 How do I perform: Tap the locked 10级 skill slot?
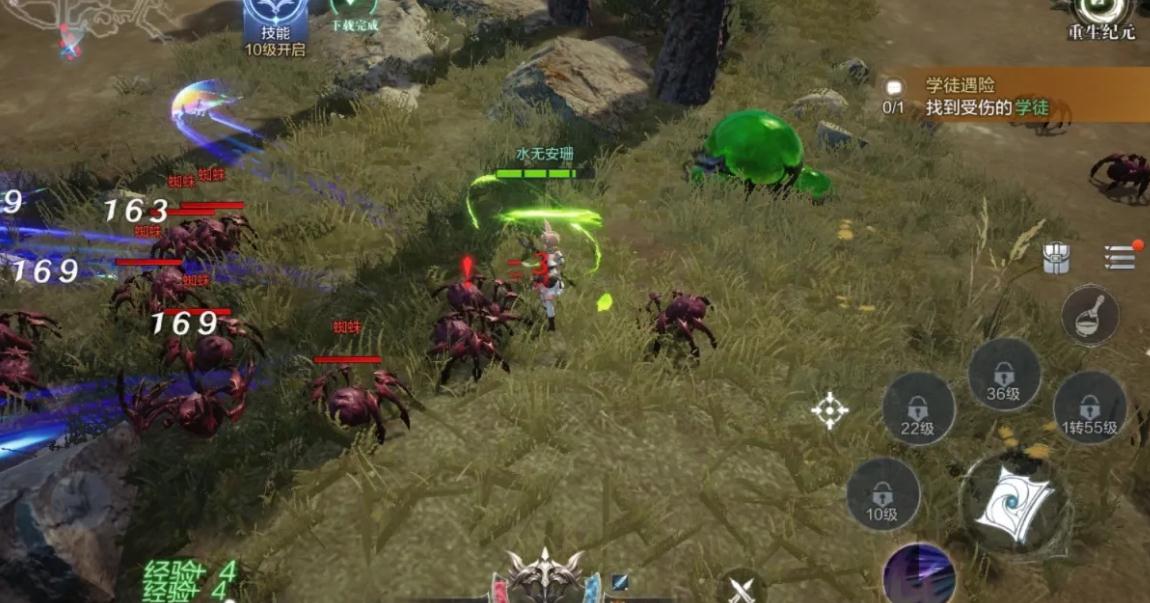882,495
